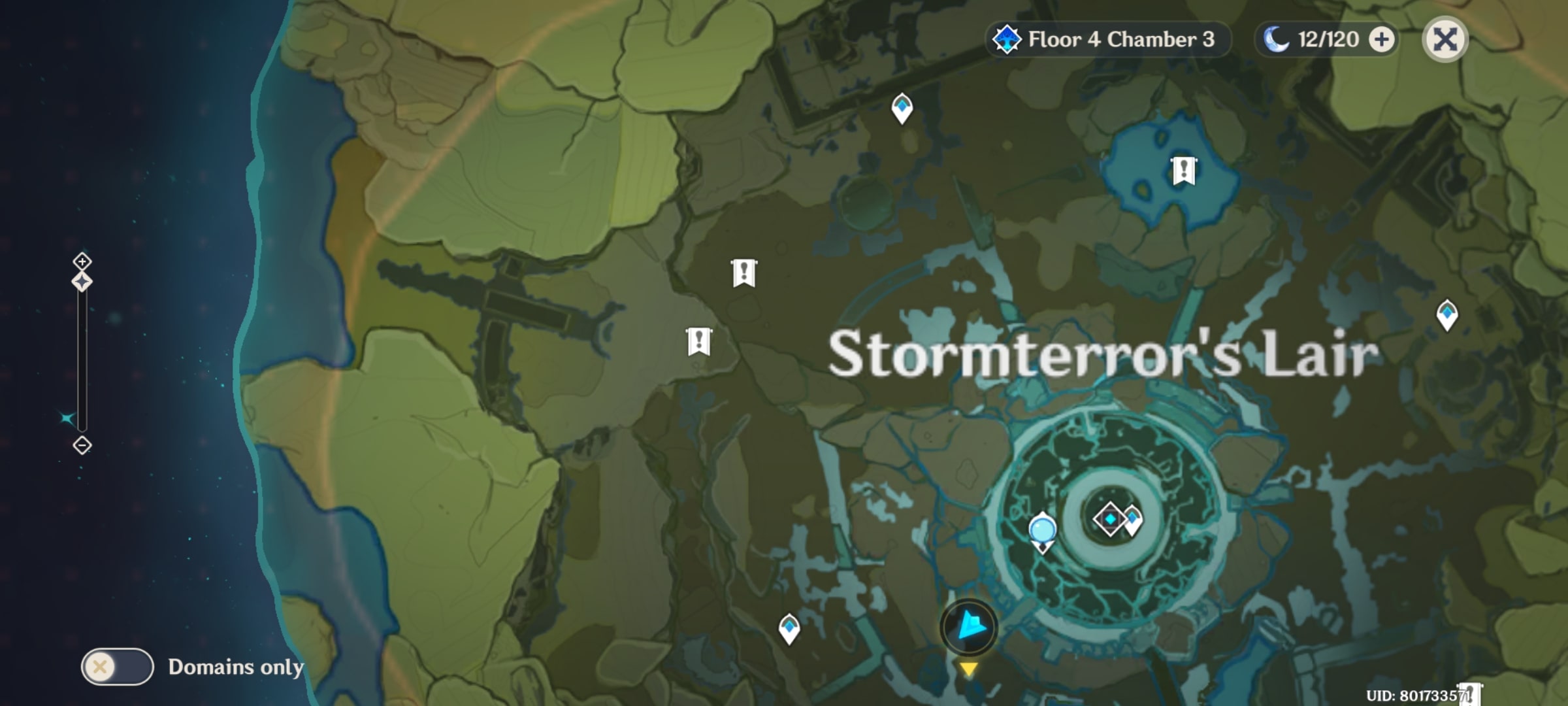Screen dimensions: 1568x706
Task: Click the plus button next to 12/120
Action: point(1380,39)
